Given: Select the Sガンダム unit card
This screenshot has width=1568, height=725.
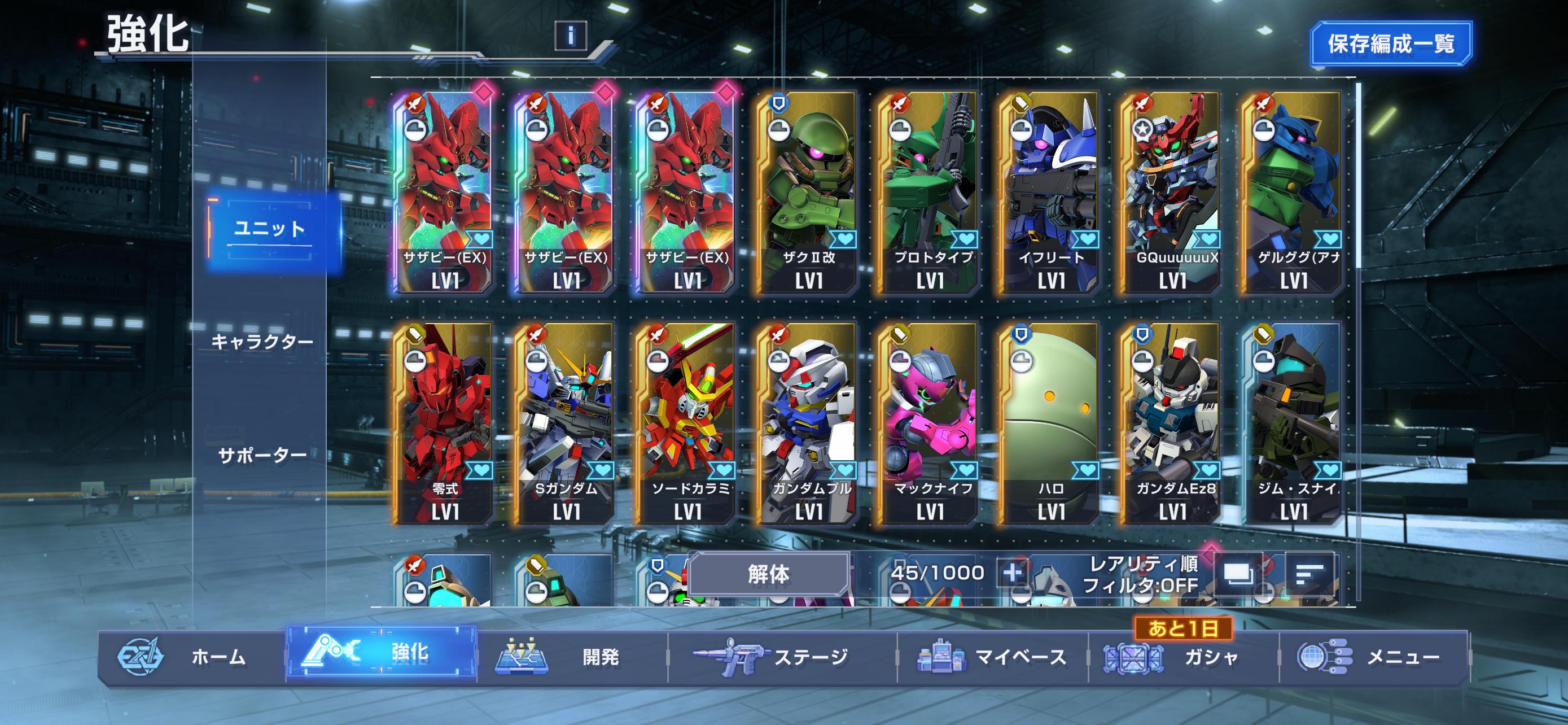Looking at the screenshot, I should click(566, 423).
